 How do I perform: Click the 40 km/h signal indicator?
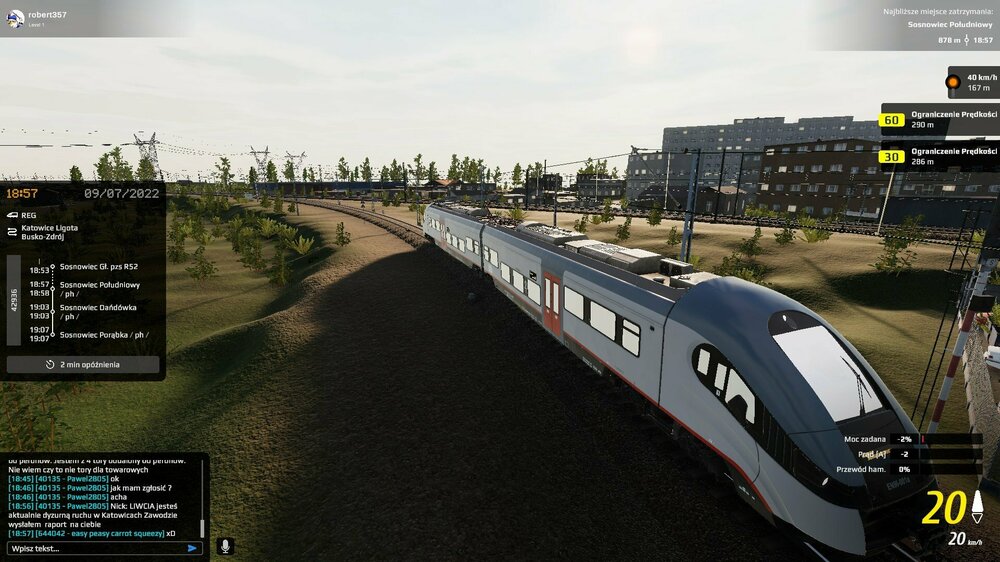[x=972, y=82]
